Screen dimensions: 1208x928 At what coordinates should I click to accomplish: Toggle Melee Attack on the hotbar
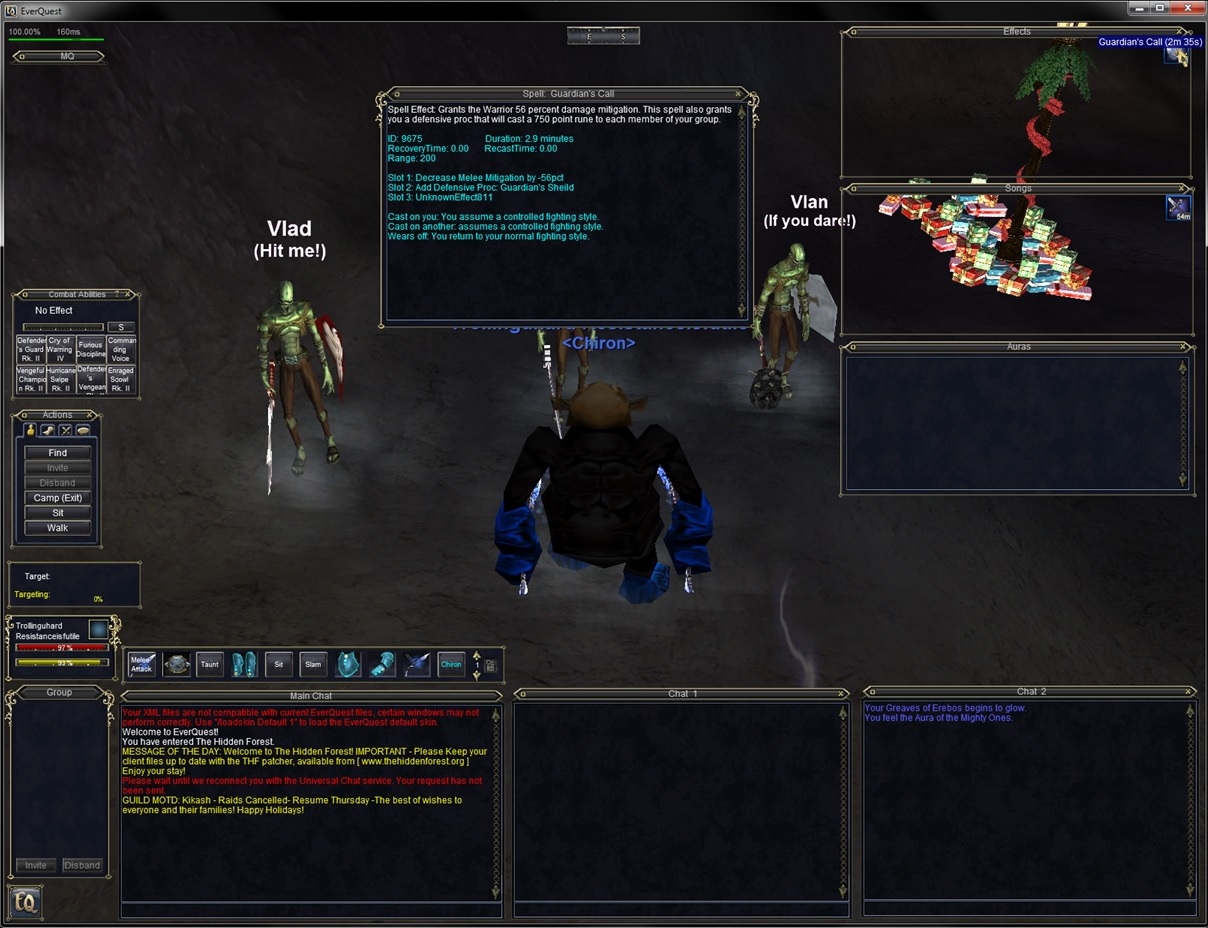142,664
